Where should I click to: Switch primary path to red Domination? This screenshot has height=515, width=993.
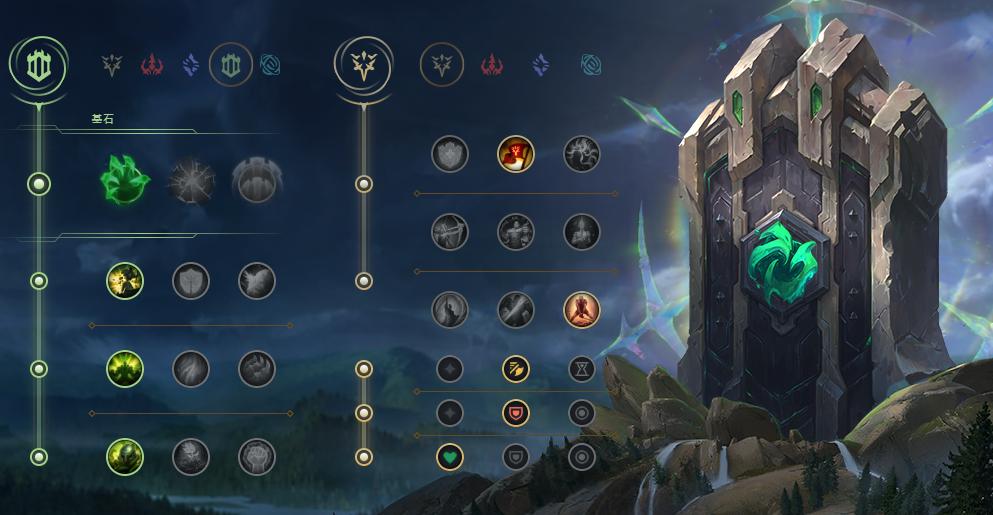pos(151,65)
